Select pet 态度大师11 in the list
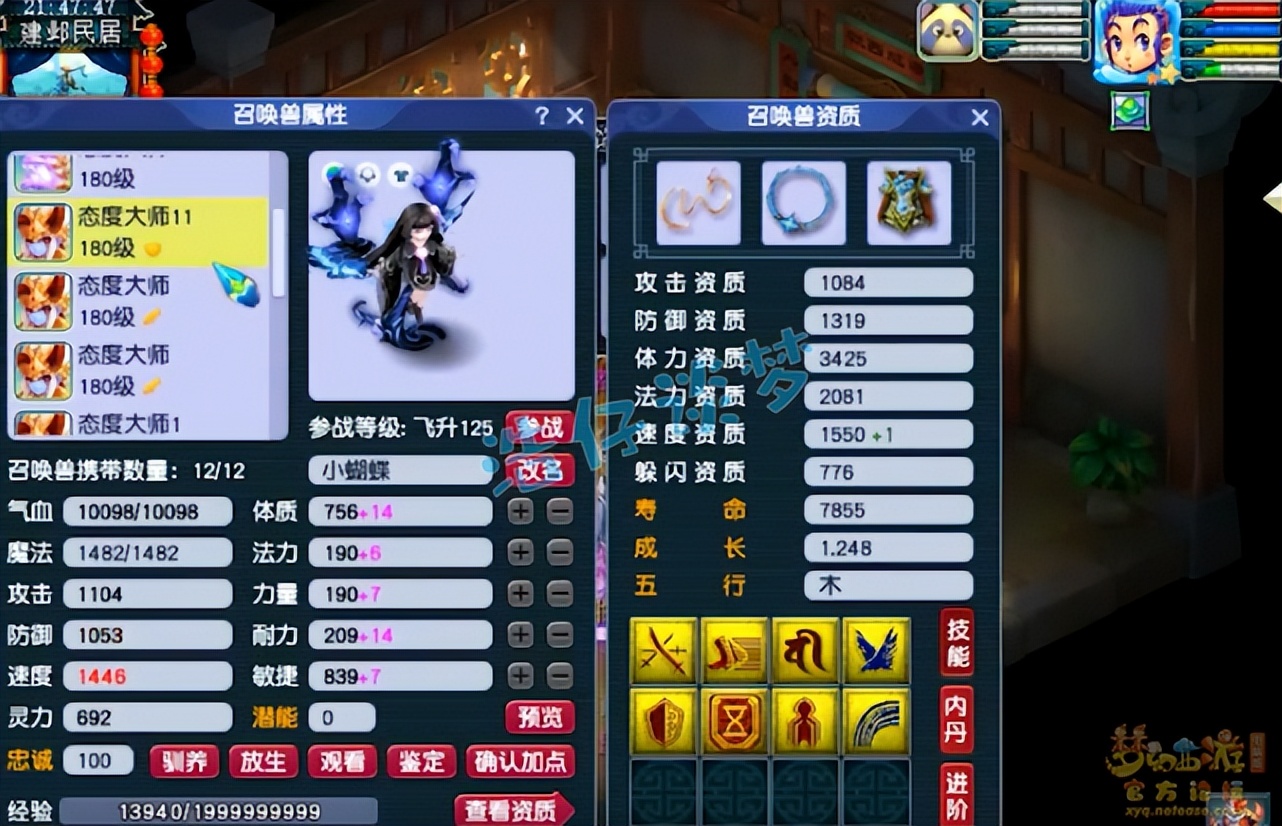This screenshot has width=1282, height=826. tap(130, 229)
